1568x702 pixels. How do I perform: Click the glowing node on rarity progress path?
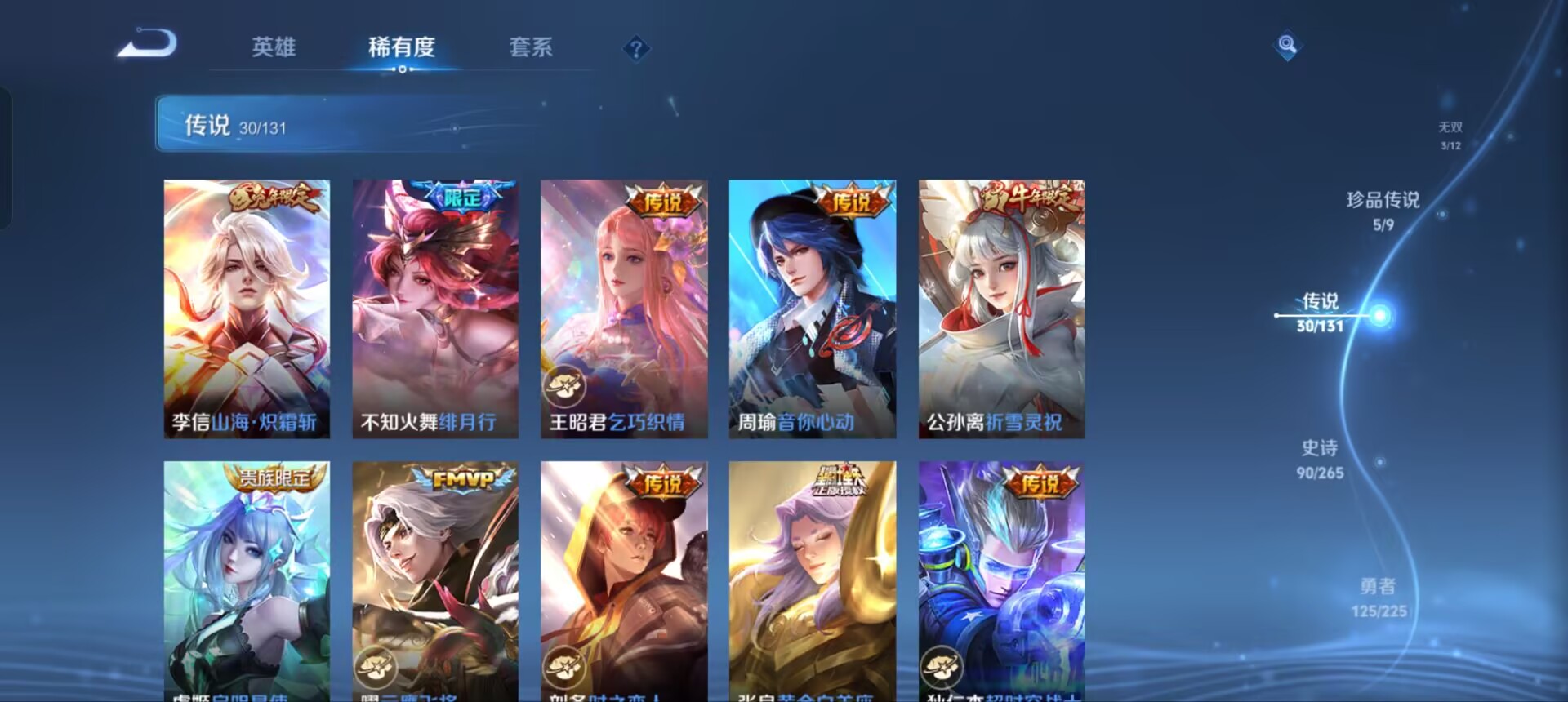[1380, 314]
